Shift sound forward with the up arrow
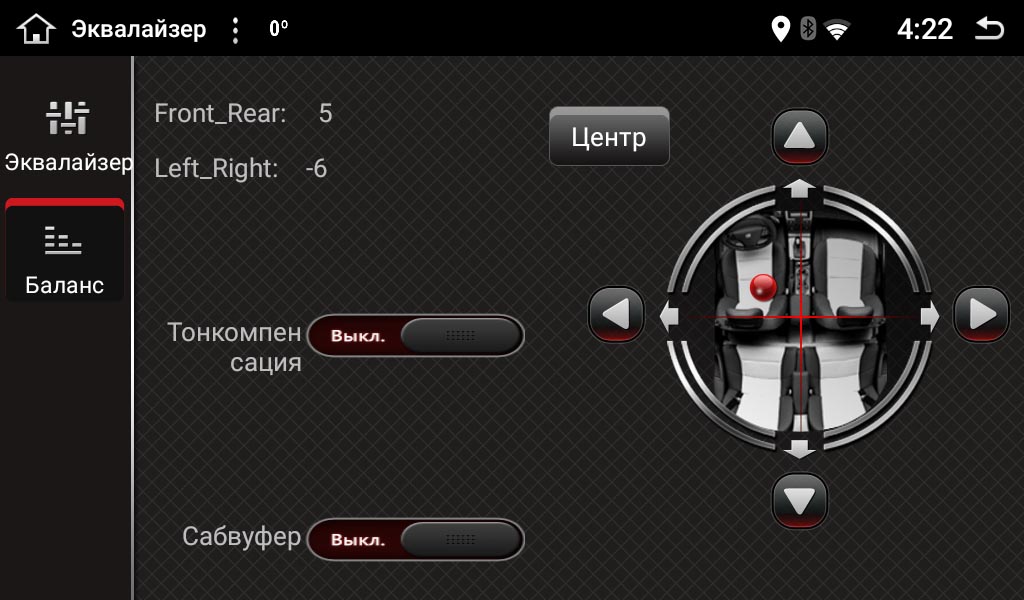Screen dimensions: 1024x600 click(x=800, y=137)
